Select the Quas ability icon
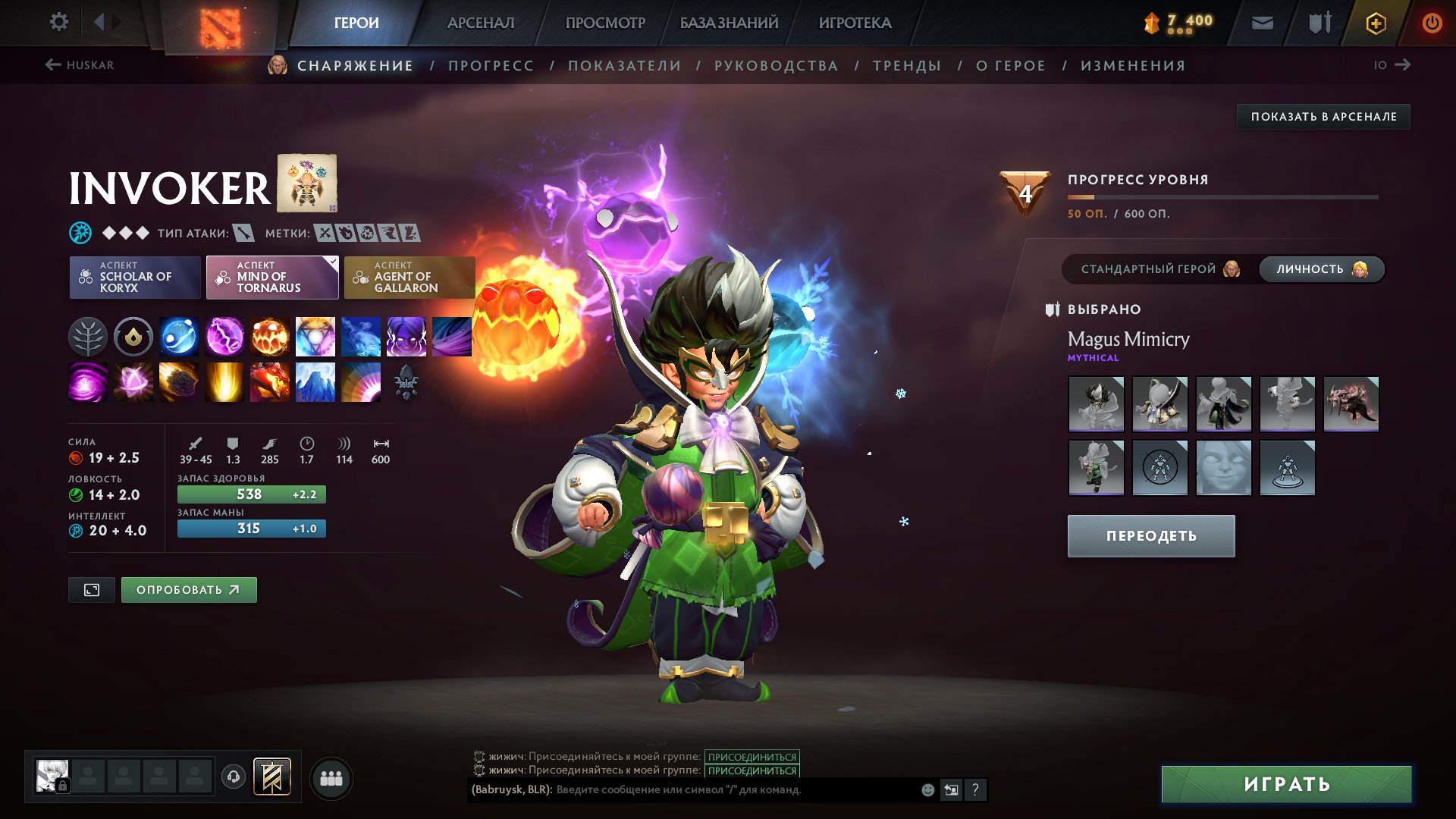This screenshot has width=1456, height=819. tap(178, 337)
